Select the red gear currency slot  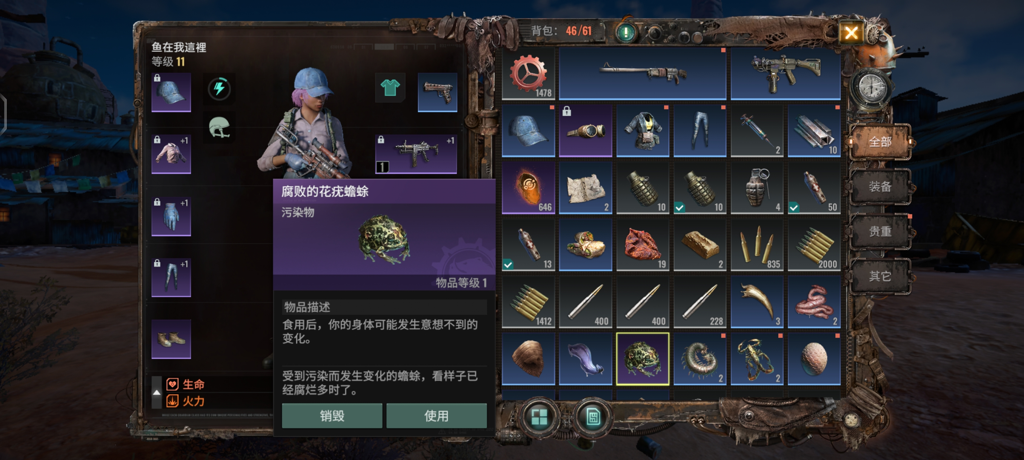pyautogui.click(x=528, y=75)
